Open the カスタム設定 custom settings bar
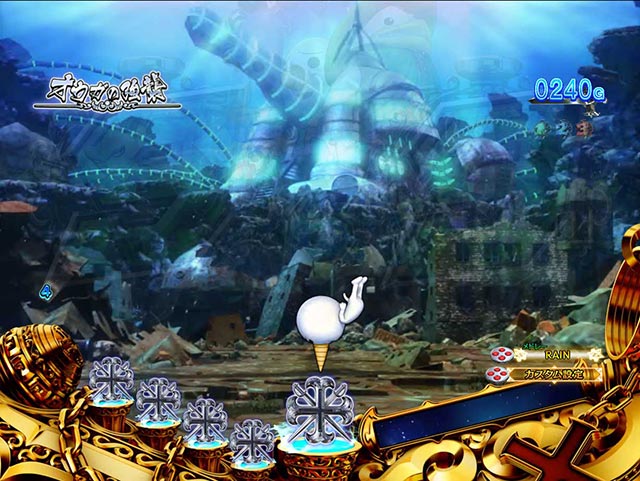 (x=553, y=375)
